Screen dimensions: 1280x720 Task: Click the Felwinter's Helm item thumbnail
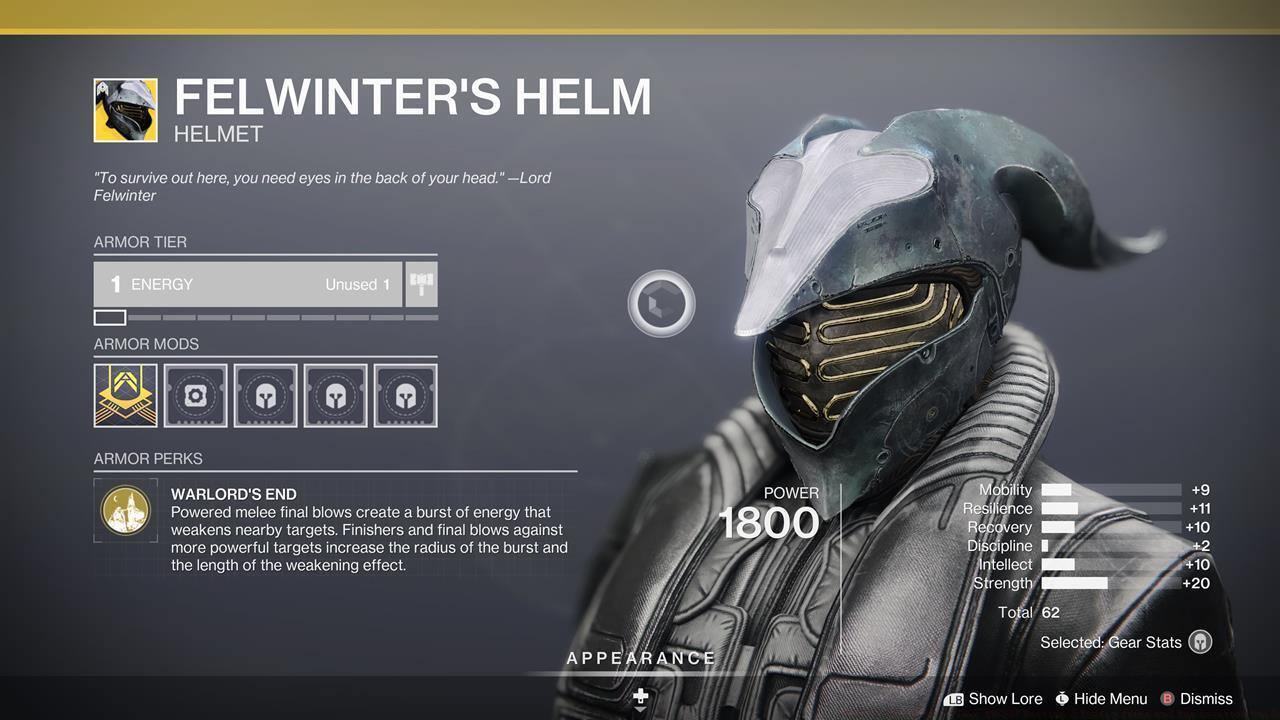pyautogui.click(x=126, y=110)
